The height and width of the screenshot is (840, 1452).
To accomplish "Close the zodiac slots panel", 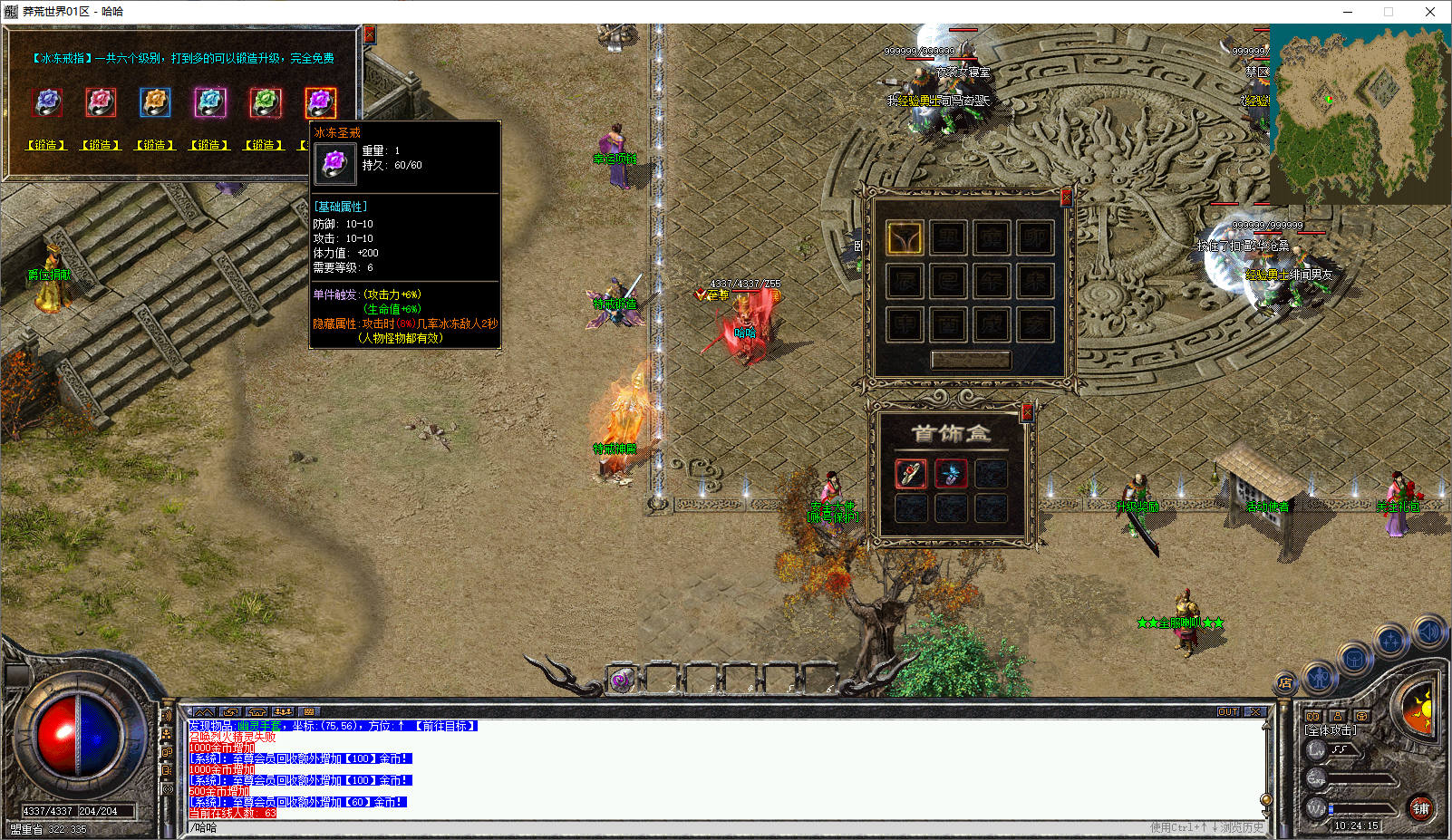I will 1066,196.
